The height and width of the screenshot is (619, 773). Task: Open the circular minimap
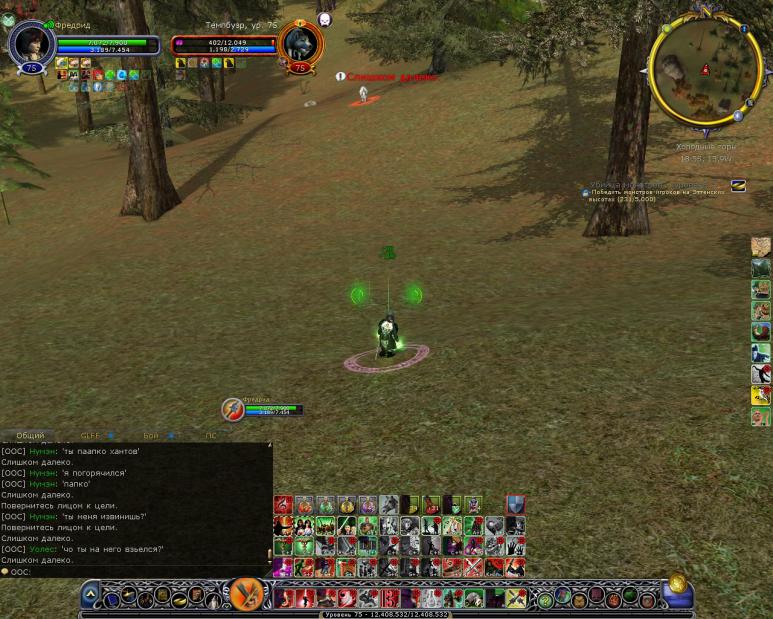(x=705, y=66)
